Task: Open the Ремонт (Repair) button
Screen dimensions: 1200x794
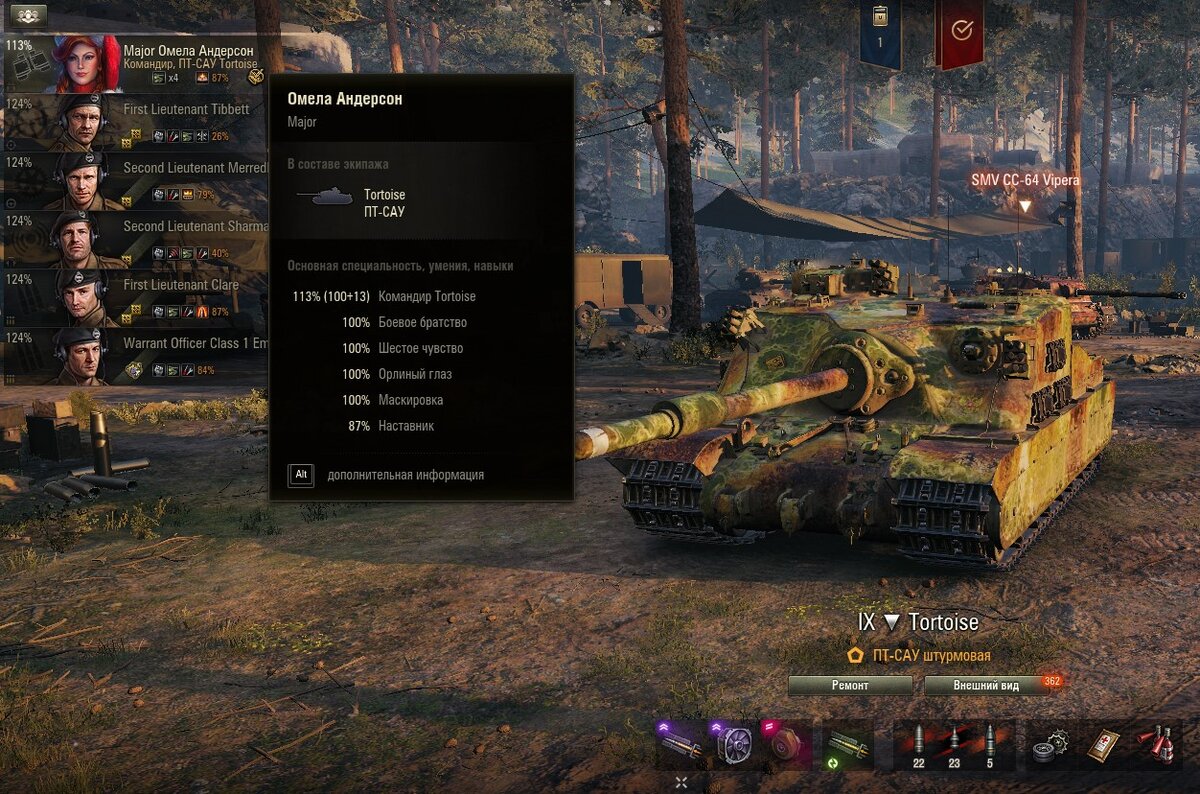Action: tap(850, 686)
